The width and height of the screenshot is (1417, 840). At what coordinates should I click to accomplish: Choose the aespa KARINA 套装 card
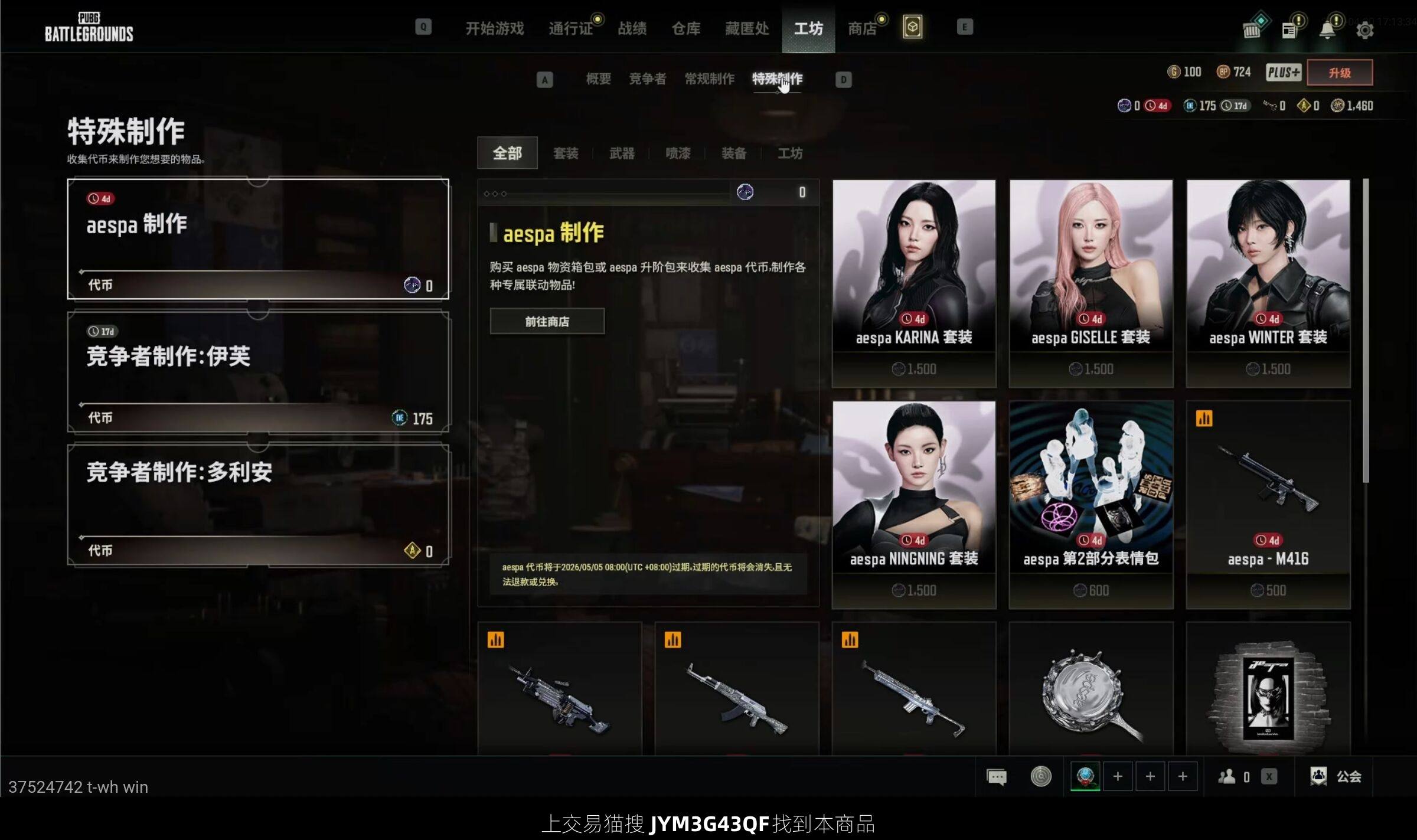[x=914, y=283]
